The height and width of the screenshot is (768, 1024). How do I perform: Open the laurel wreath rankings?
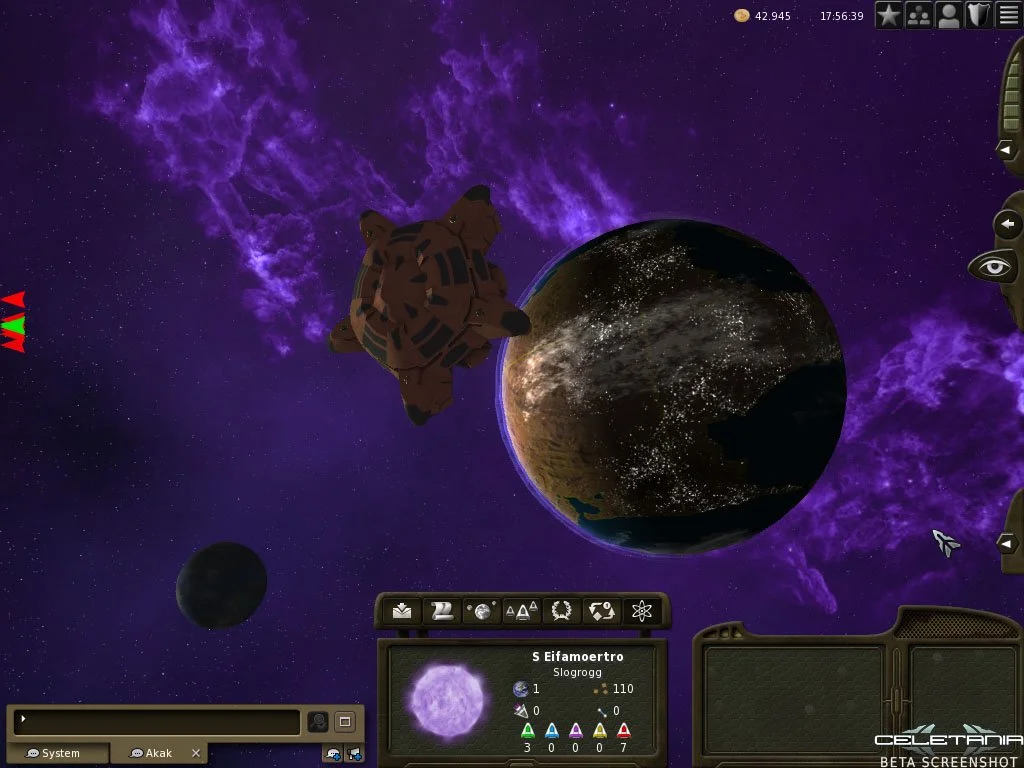click(x=561, y=611)
